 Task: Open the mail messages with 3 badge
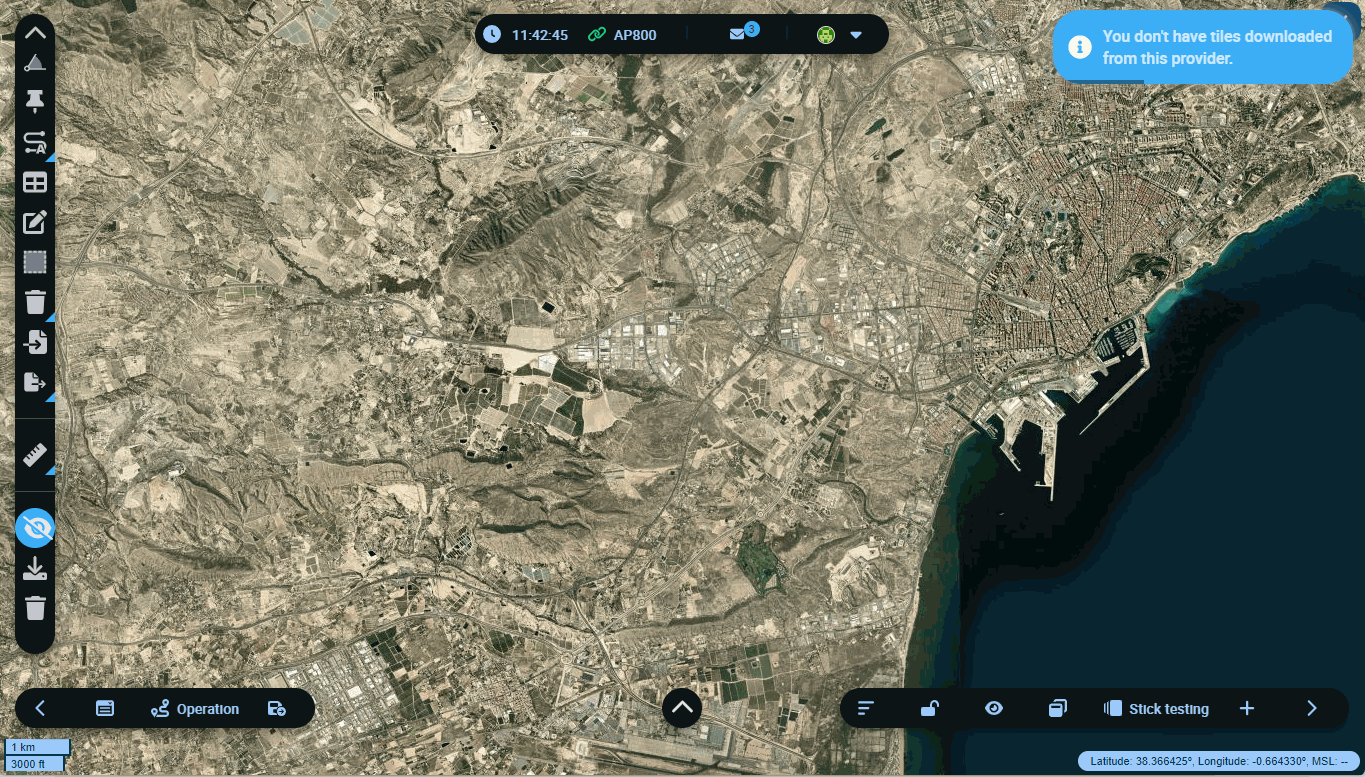pyautogui.click(x=738, y=34)
